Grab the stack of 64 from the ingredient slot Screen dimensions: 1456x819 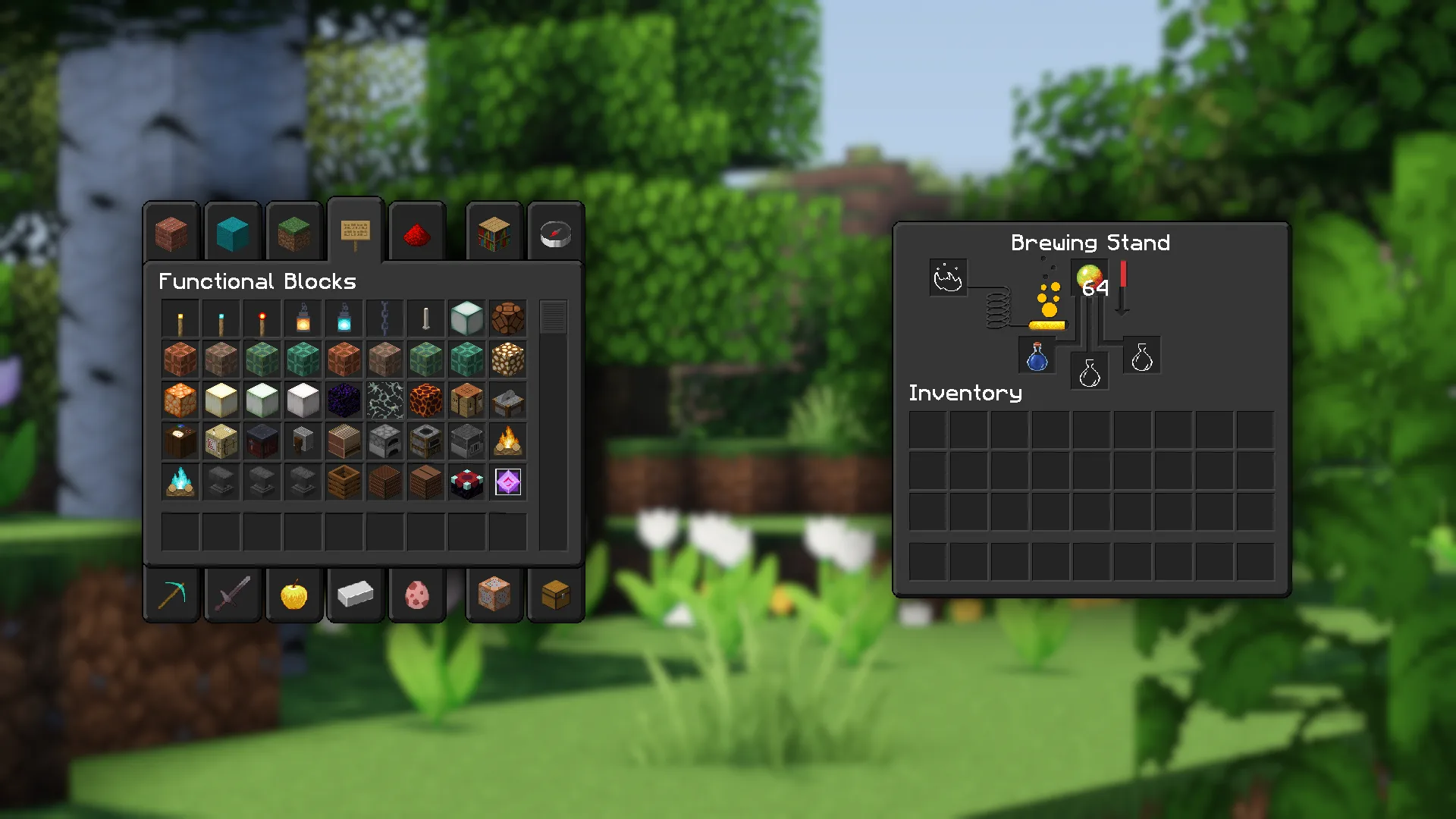tap(1090, 278)
